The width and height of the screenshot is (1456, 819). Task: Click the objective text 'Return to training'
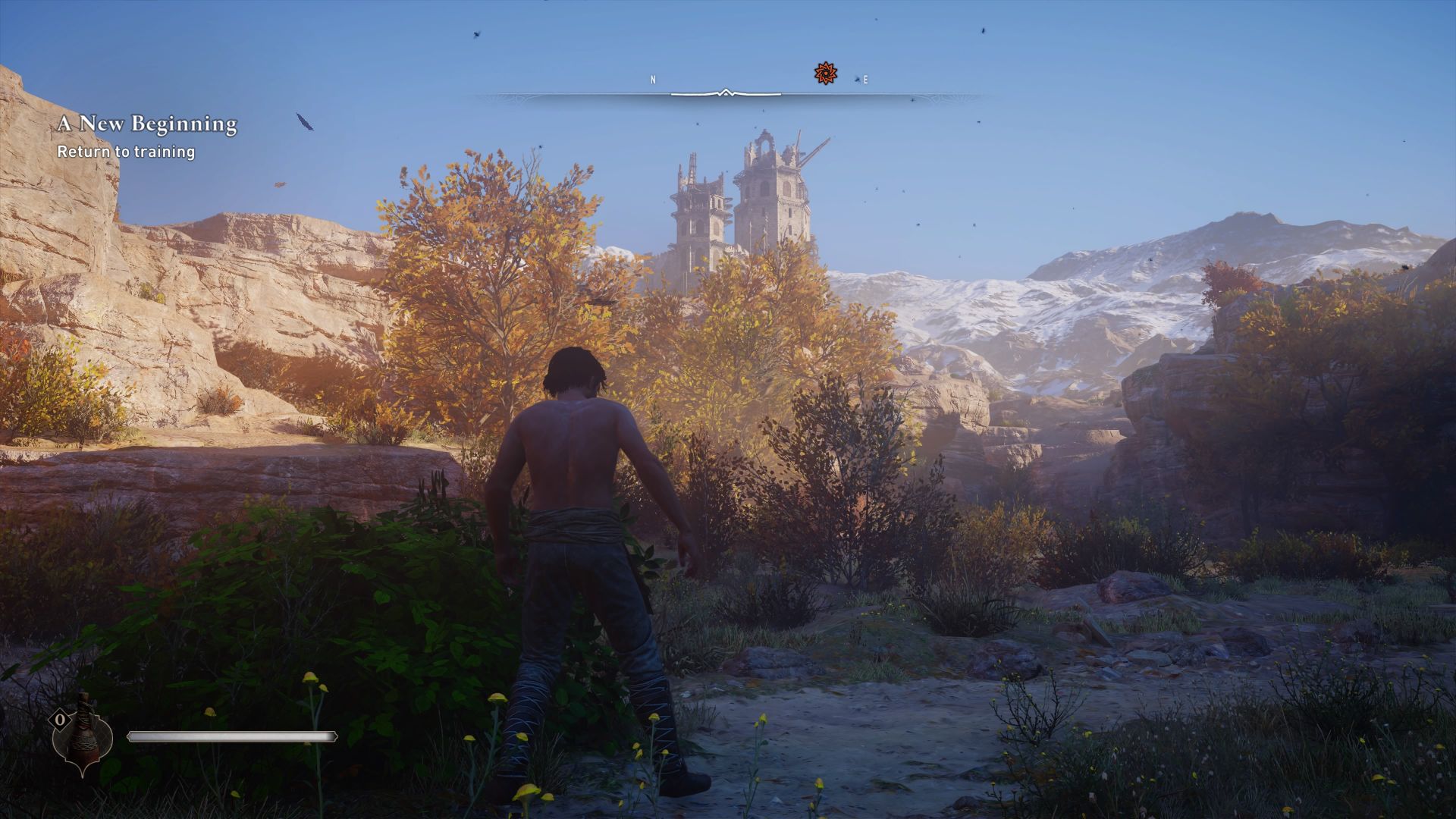coord(126,152)
